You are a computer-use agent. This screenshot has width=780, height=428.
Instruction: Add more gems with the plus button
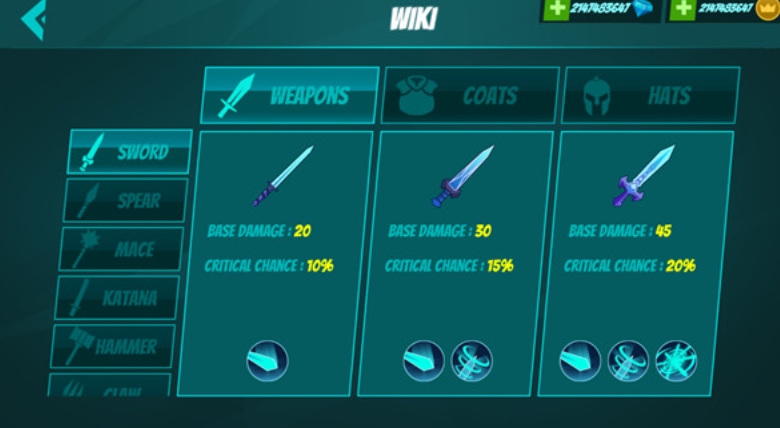(556, 9)
